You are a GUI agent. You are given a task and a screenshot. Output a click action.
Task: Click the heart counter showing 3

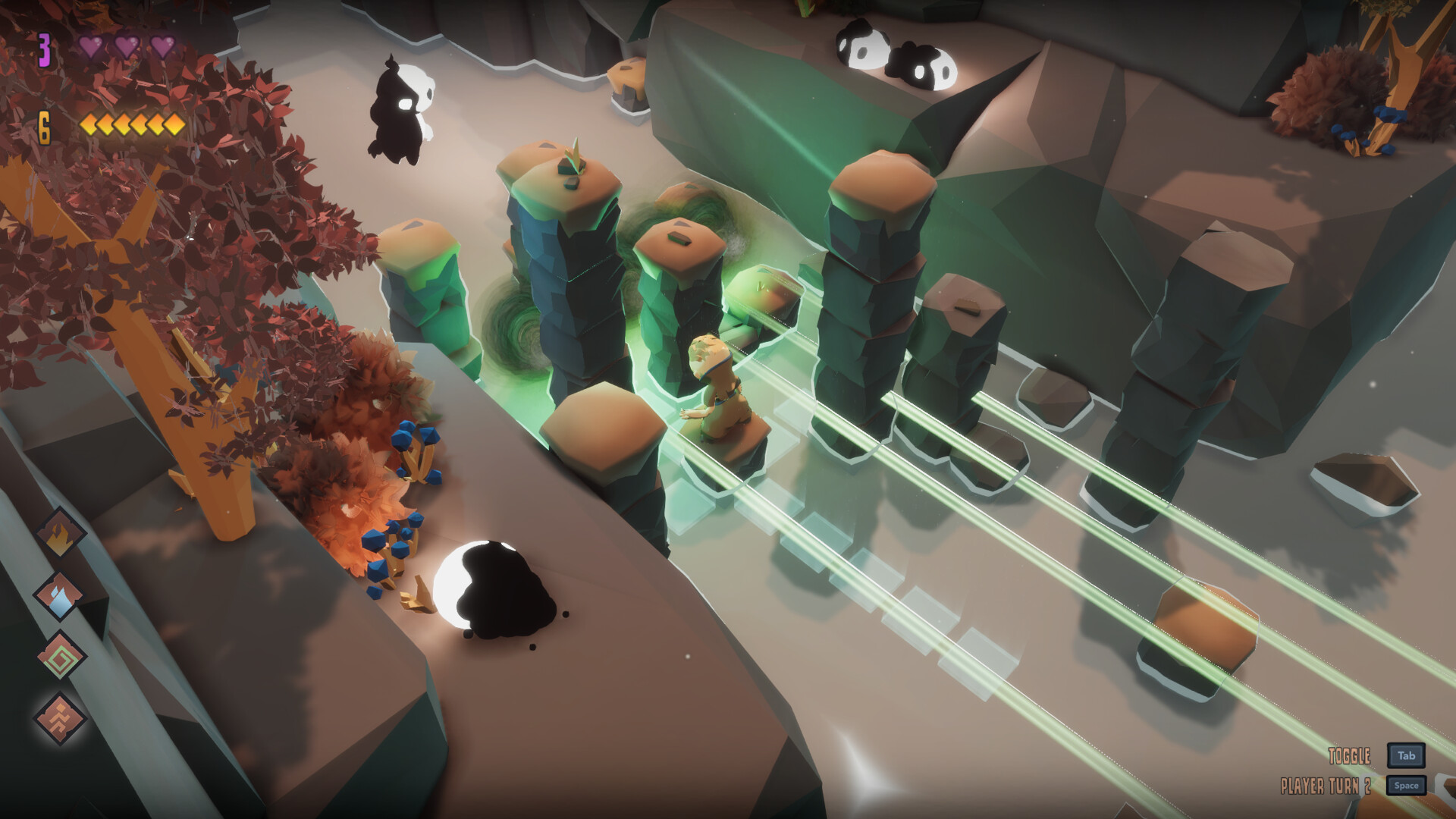pos(43,47)
